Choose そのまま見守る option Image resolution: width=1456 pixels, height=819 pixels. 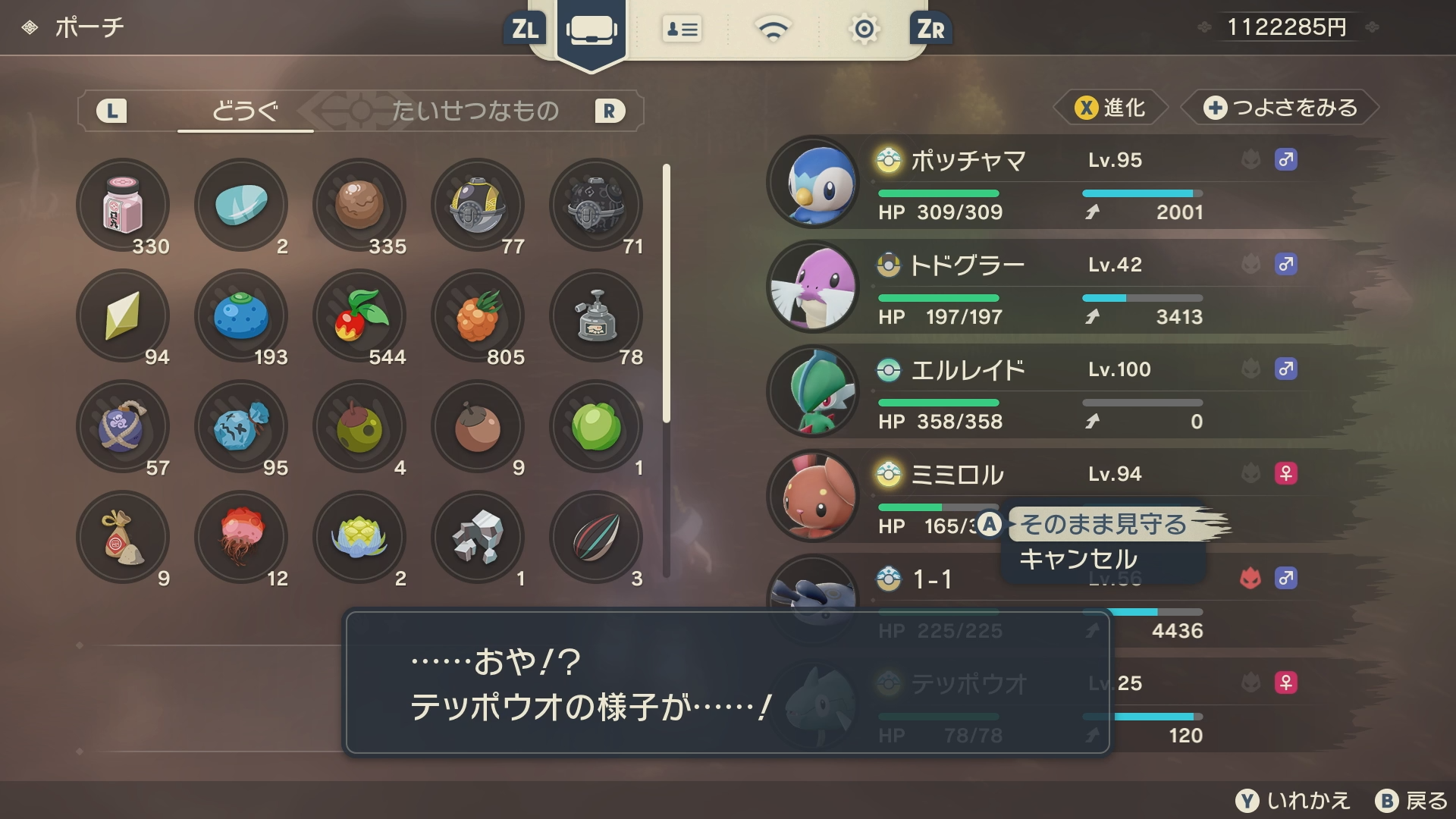tap(1103, 524)
